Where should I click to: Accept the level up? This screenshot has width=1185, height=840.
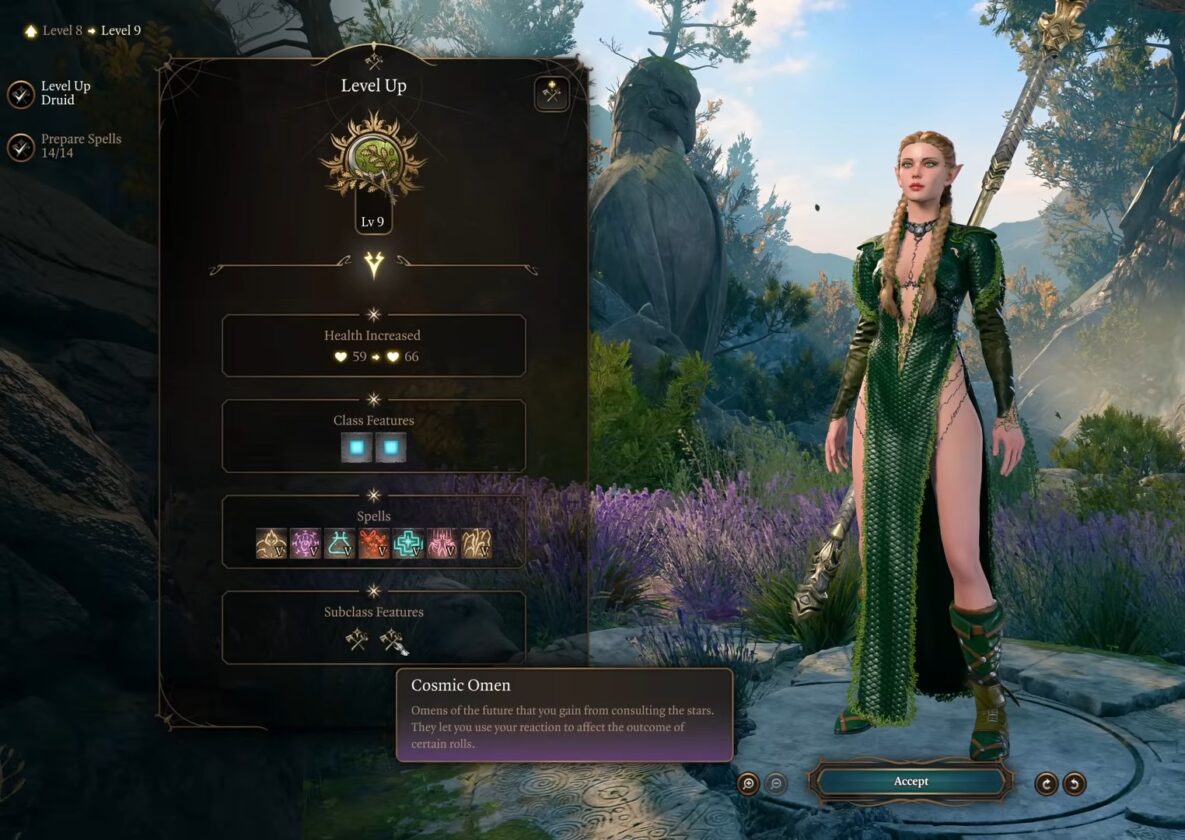click(910, 781)
